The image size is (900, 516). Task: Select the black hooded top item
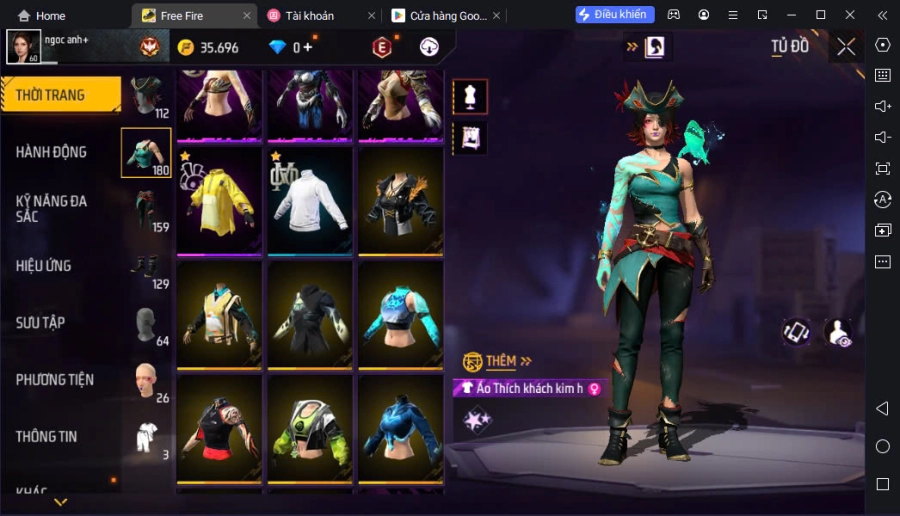pos(309,314)
